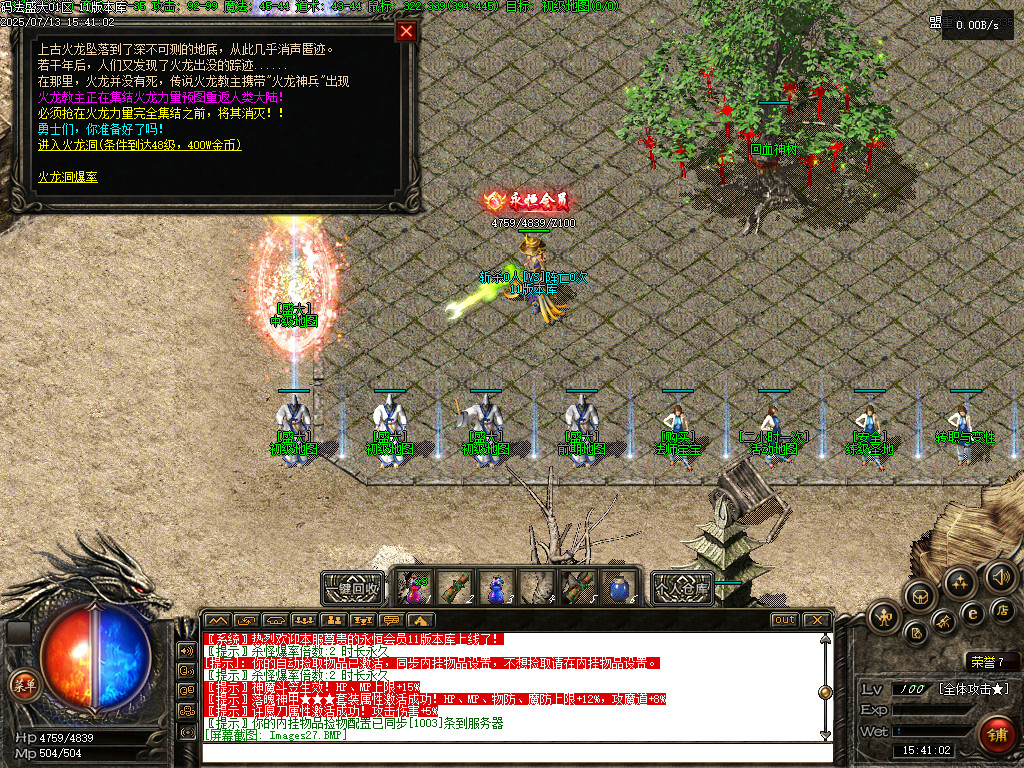Close the chat panel with its X
The width and height of the screenshot is (1024, 768).
tap(816, 620)
